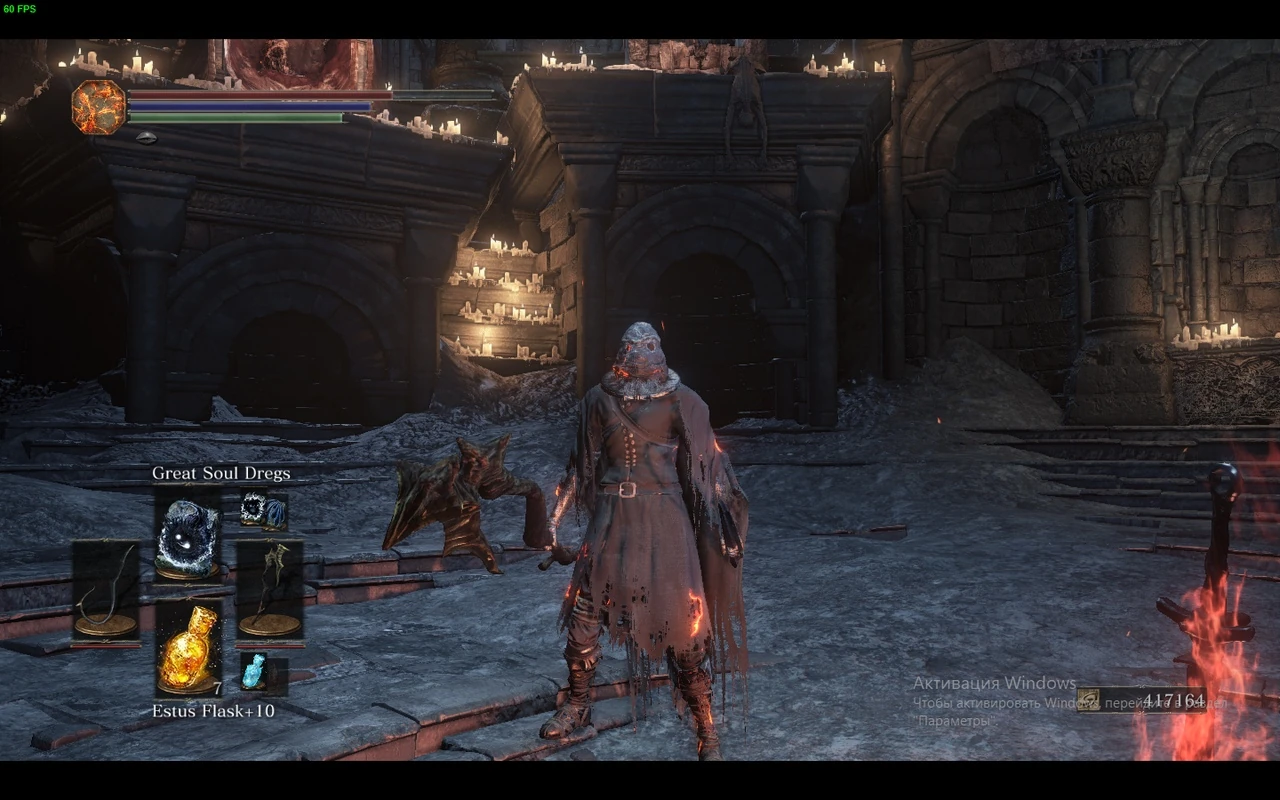
Task: Click the stance indicator icon below the stamina bar
Action: point(145,136)
